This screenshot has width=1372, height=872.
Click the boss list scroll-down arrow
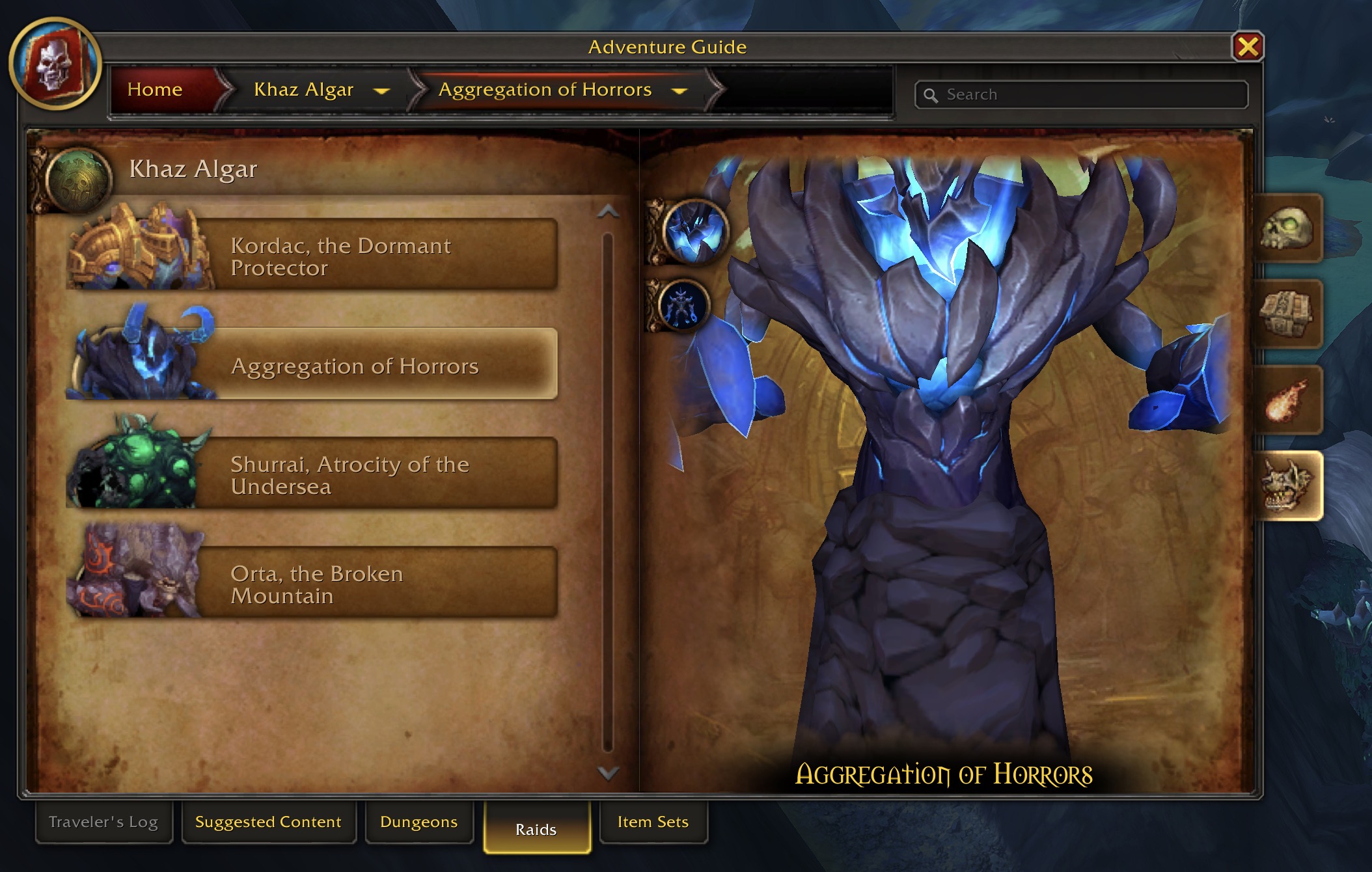coord(608,772)
